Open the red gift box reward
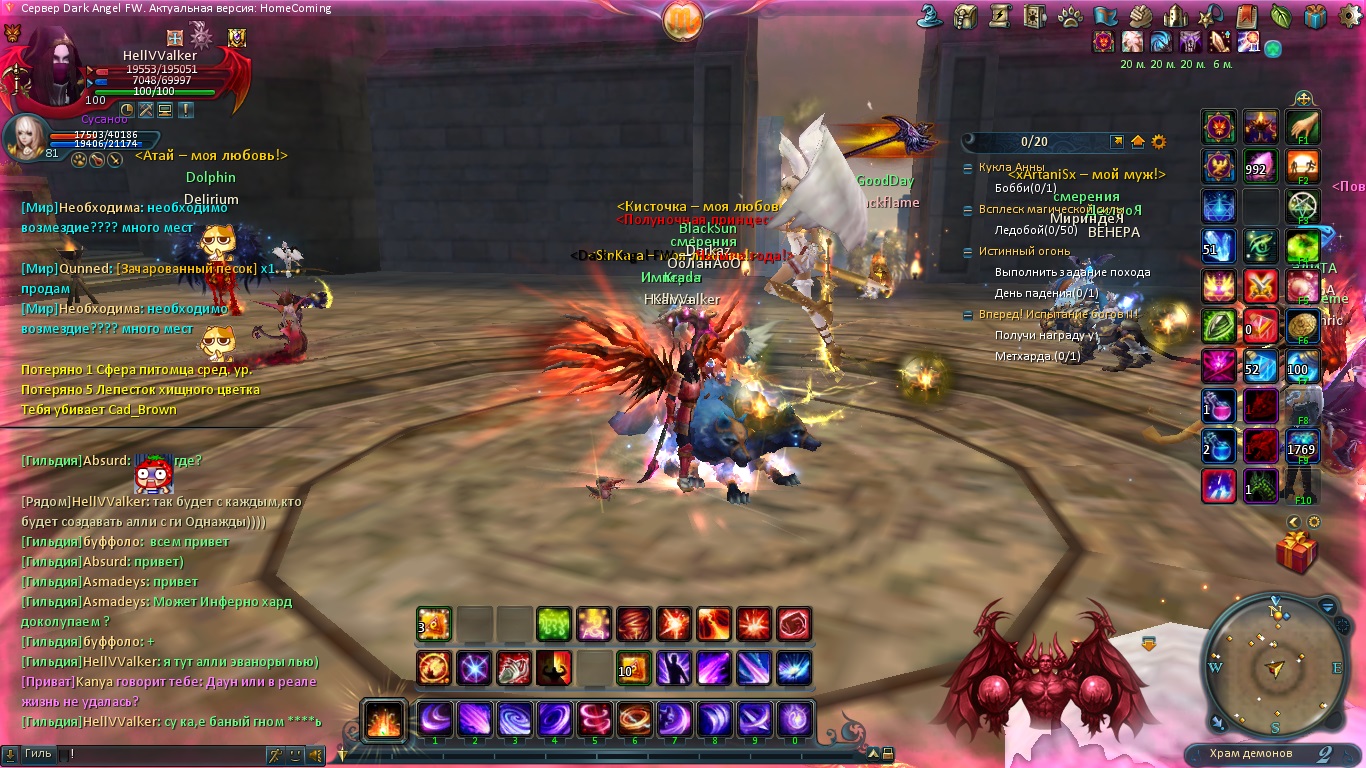Viewport: 1366px width, 768px height. (x=1297, y=552)
